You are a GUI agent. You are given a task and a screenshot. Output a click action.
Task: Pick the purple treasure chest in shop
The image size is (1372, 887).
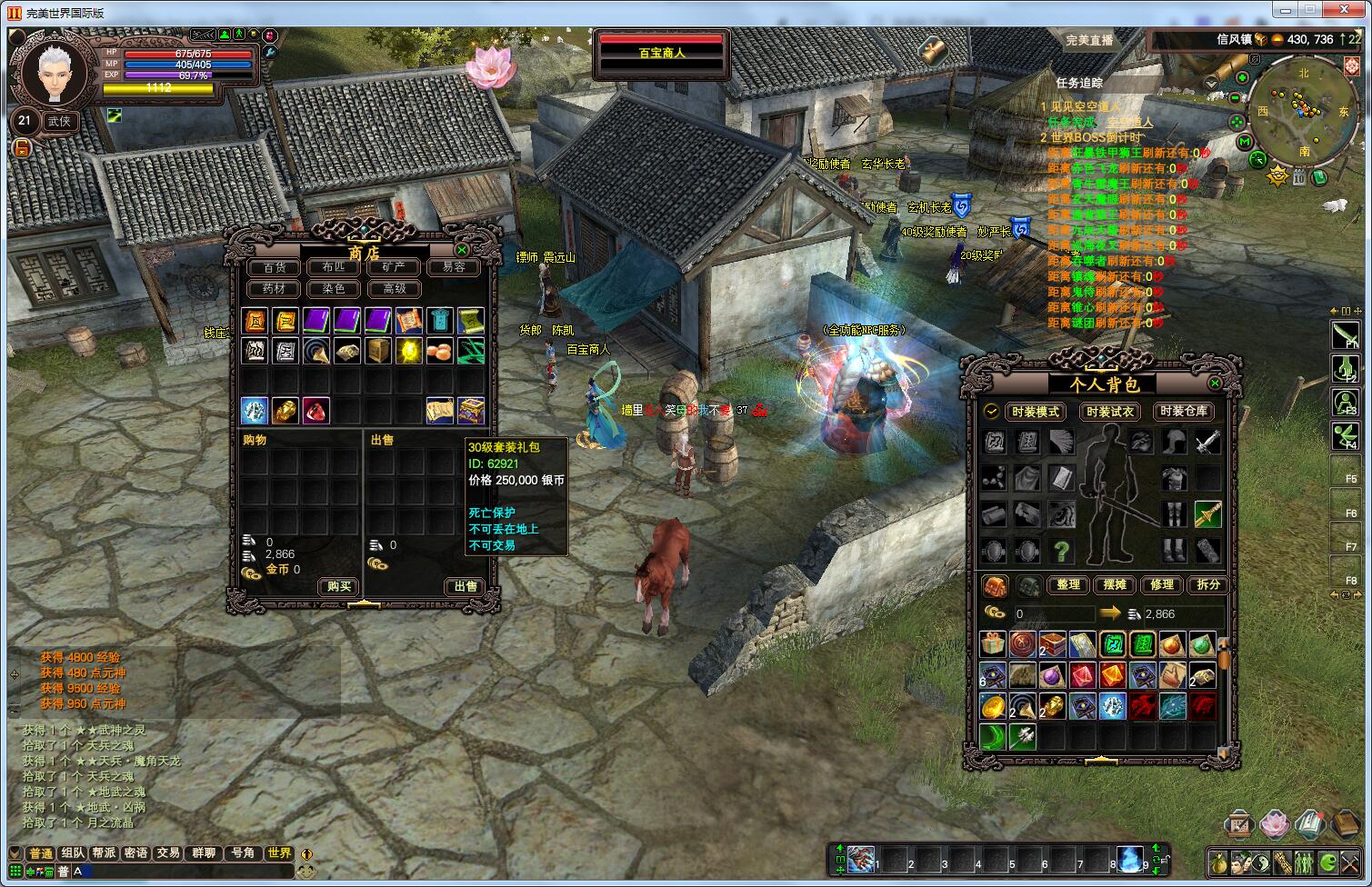(x=470, y=411)
